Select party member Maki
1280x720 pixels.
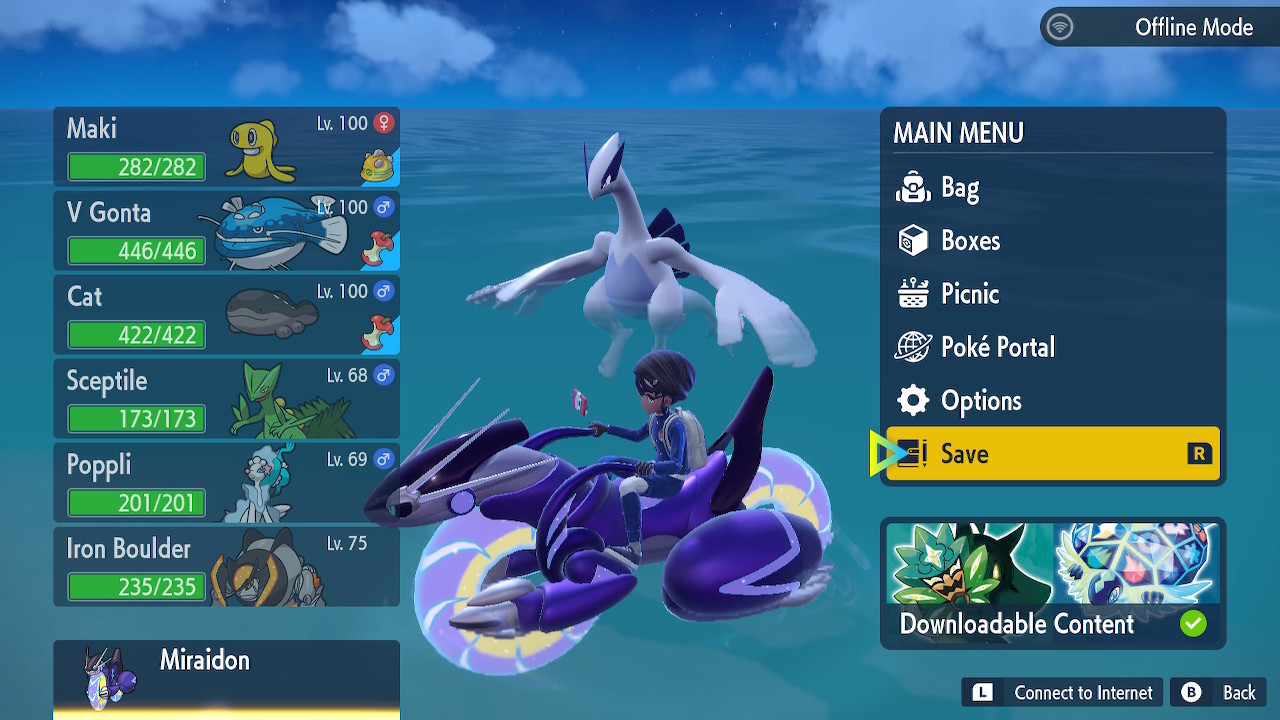[x=226, y=147]
